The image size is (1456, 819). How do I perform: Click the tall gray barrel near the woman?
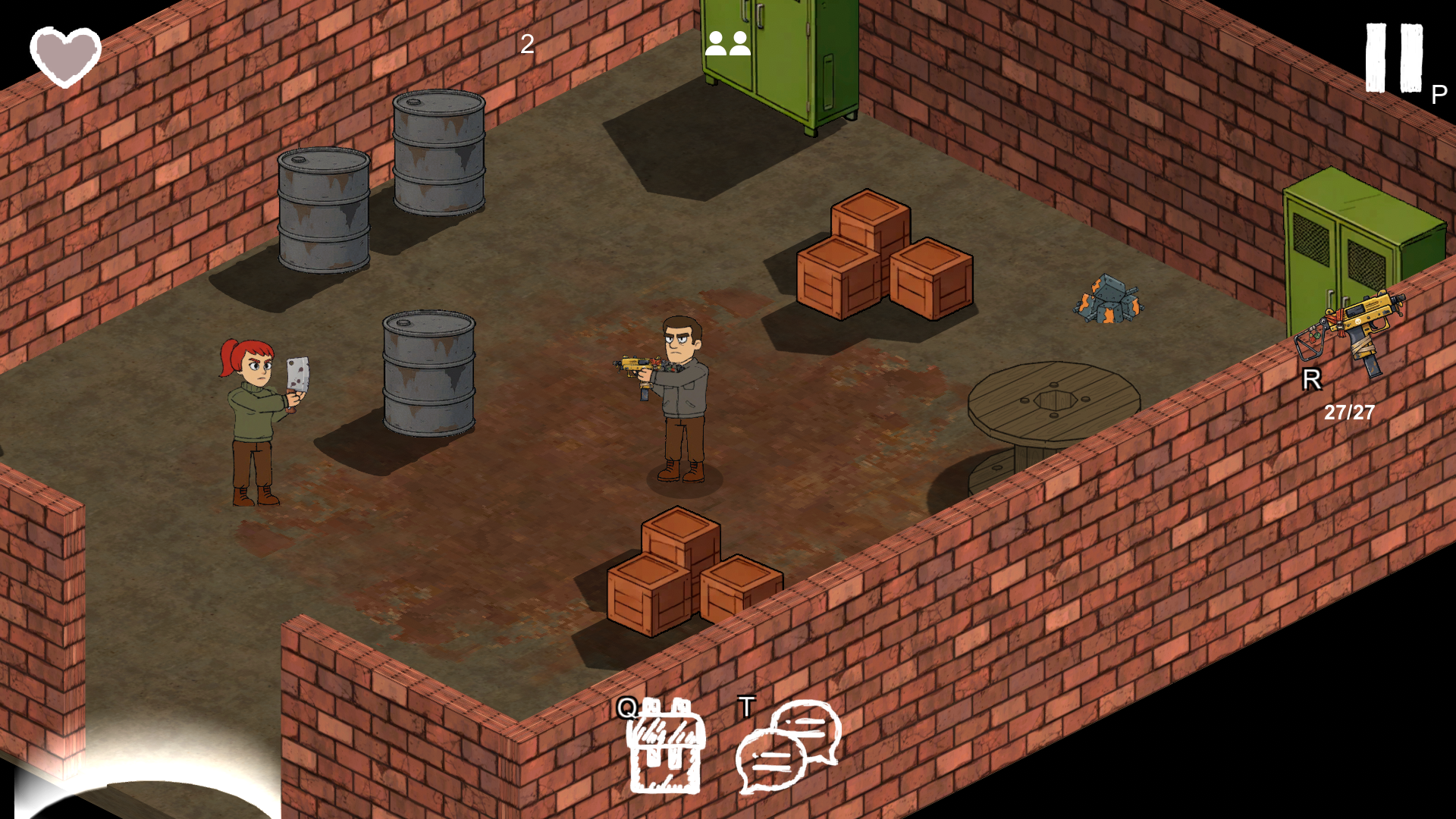[x=428, y=372]
